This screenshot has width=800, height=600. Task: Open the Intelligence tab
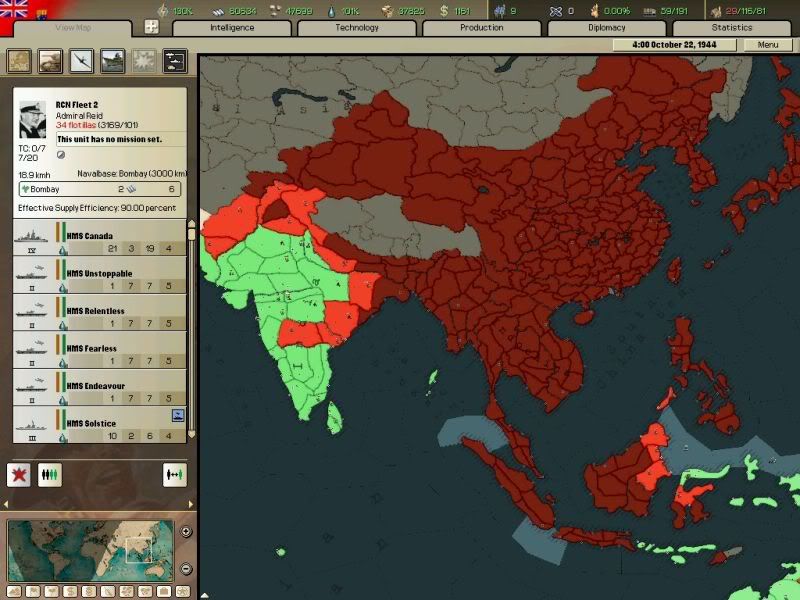[x=231, y=28]
